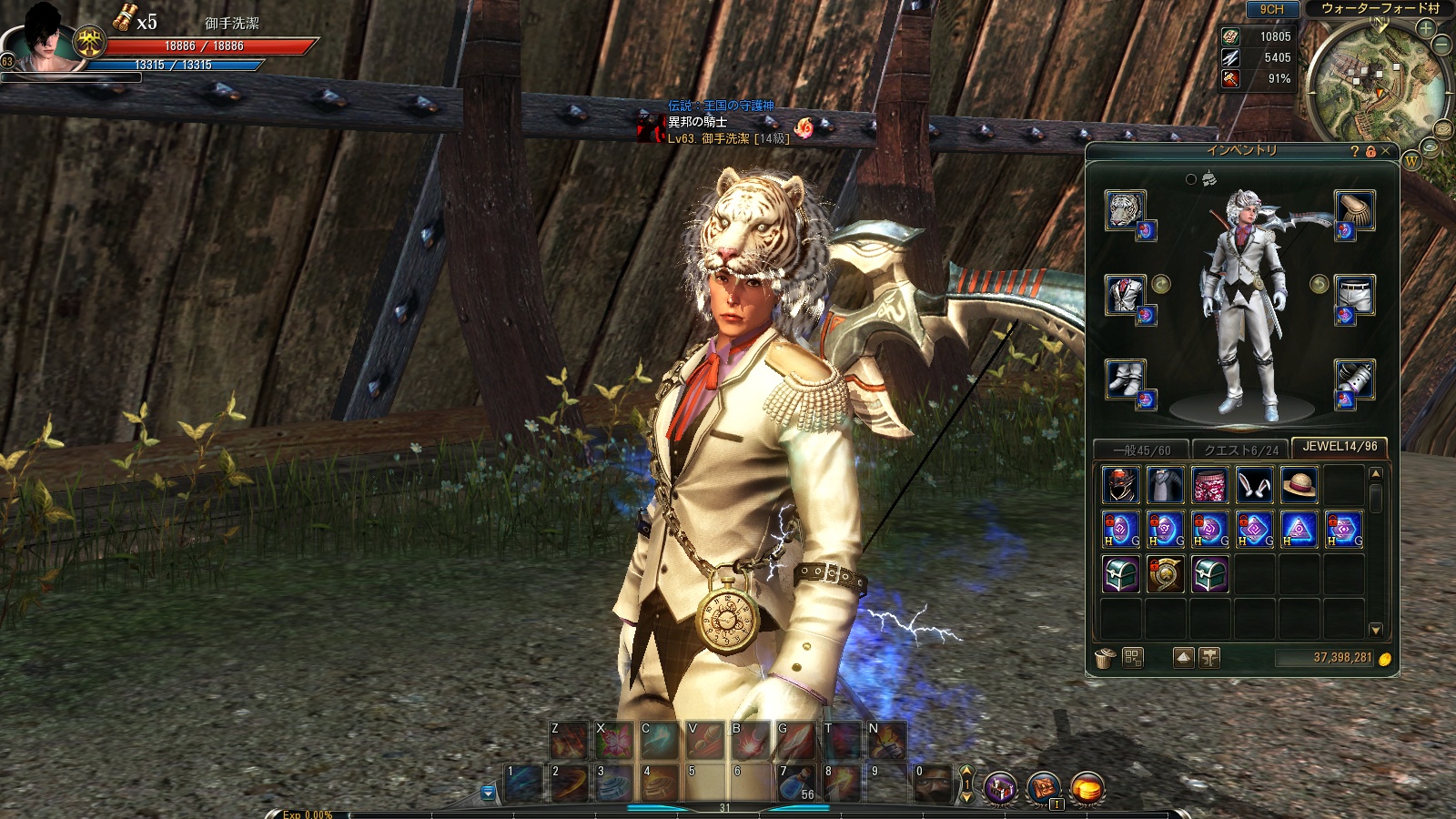Image resolution: width=1456 pixels, height=819 pixels.
Task: Zoom in the minimap with plus button
Action: click(1425, 28)
